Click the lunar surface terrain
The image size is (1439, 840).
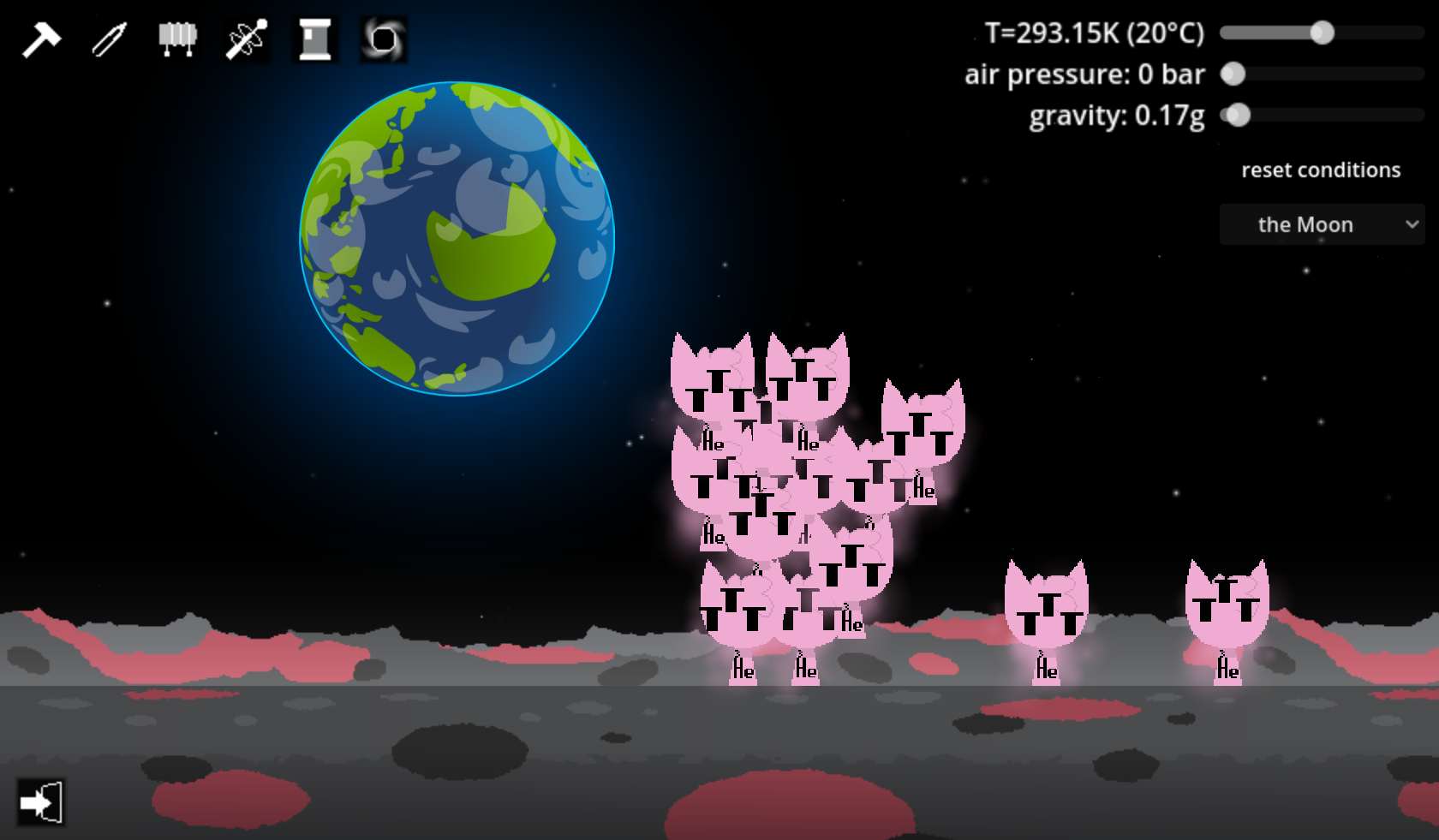tap(343, 745)
